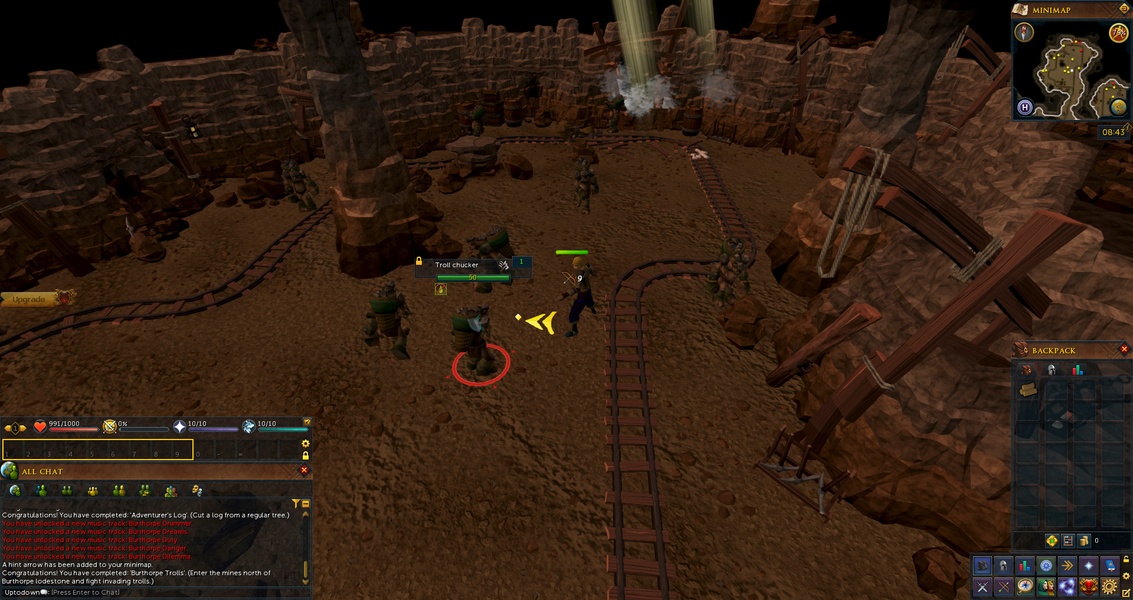
Task: Select the logs in the backpack
Action: (x=1027, y=390)
